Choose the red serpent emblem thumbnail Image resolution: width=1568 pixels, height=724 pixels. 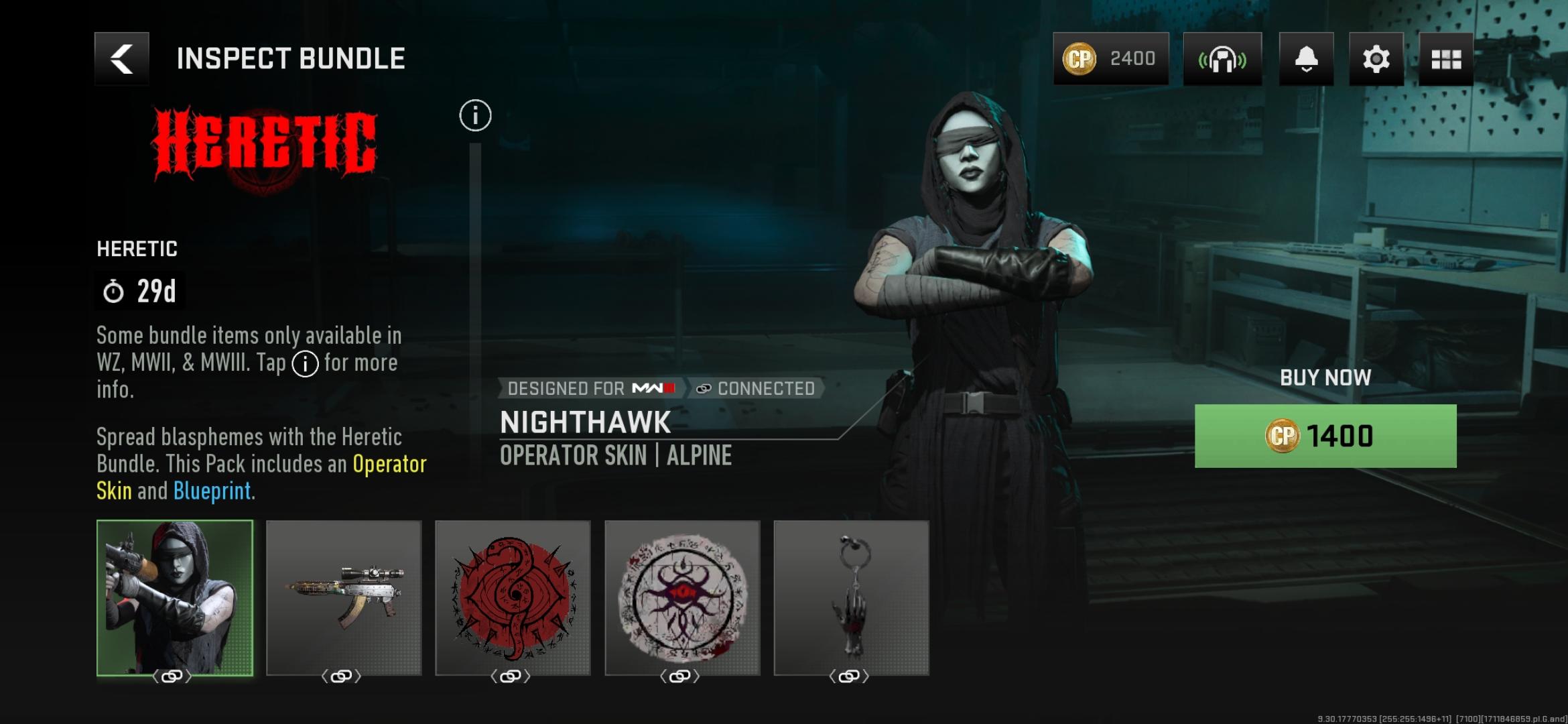(513, 598)
